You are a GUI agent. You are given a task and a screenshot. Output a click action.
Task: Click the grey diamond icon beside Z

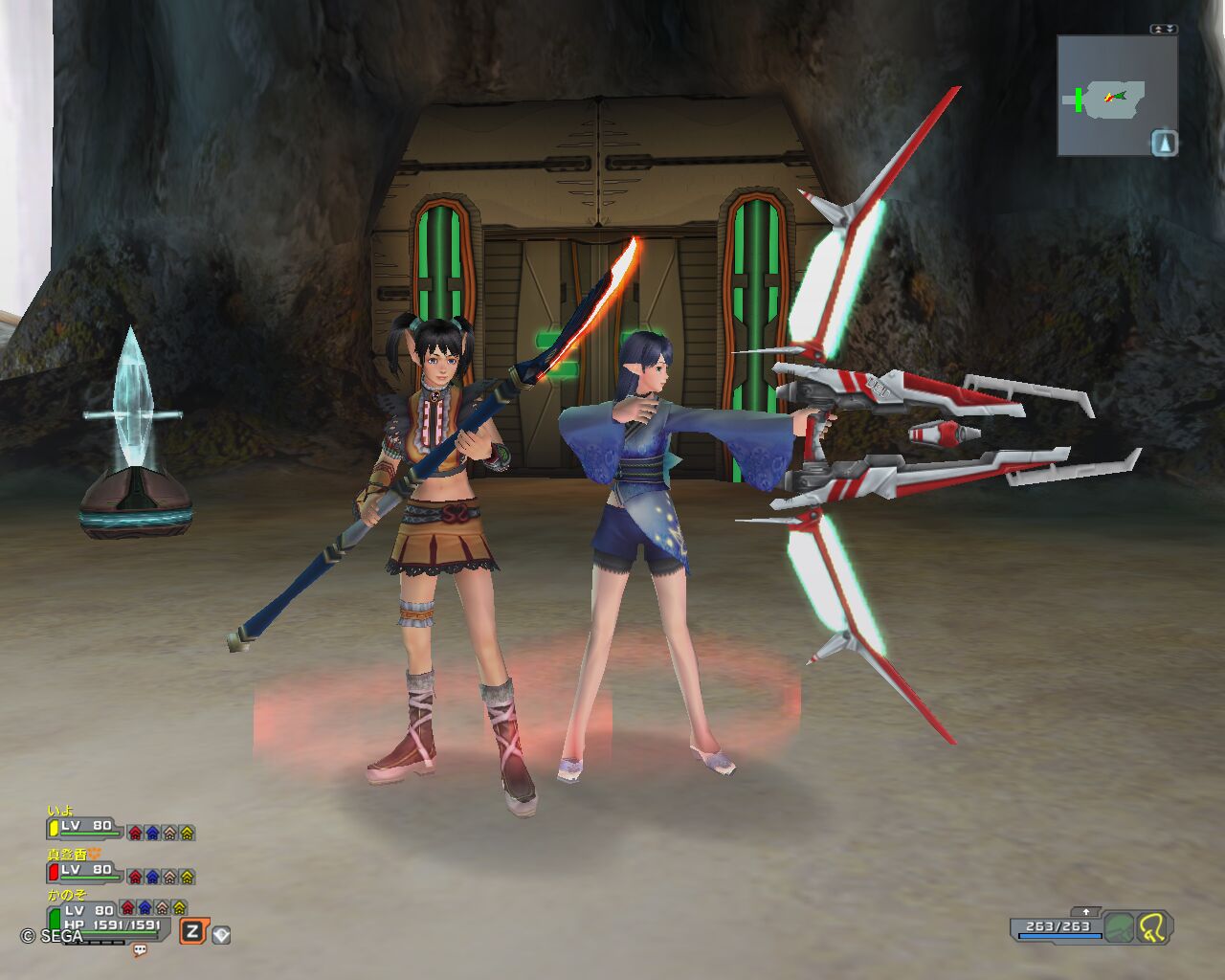[221, 934]
